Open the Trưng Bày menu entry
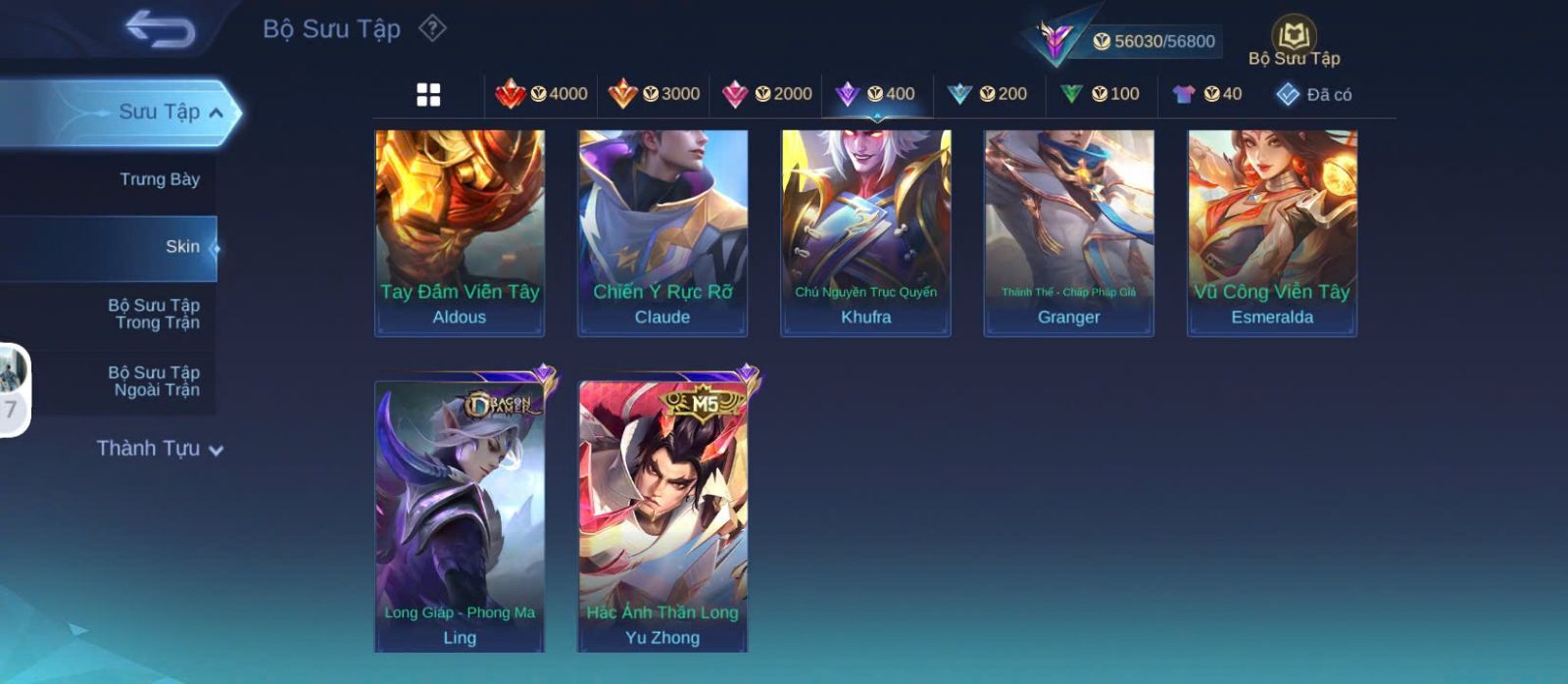Screen dimensions: 1568x684 point(159,179)
